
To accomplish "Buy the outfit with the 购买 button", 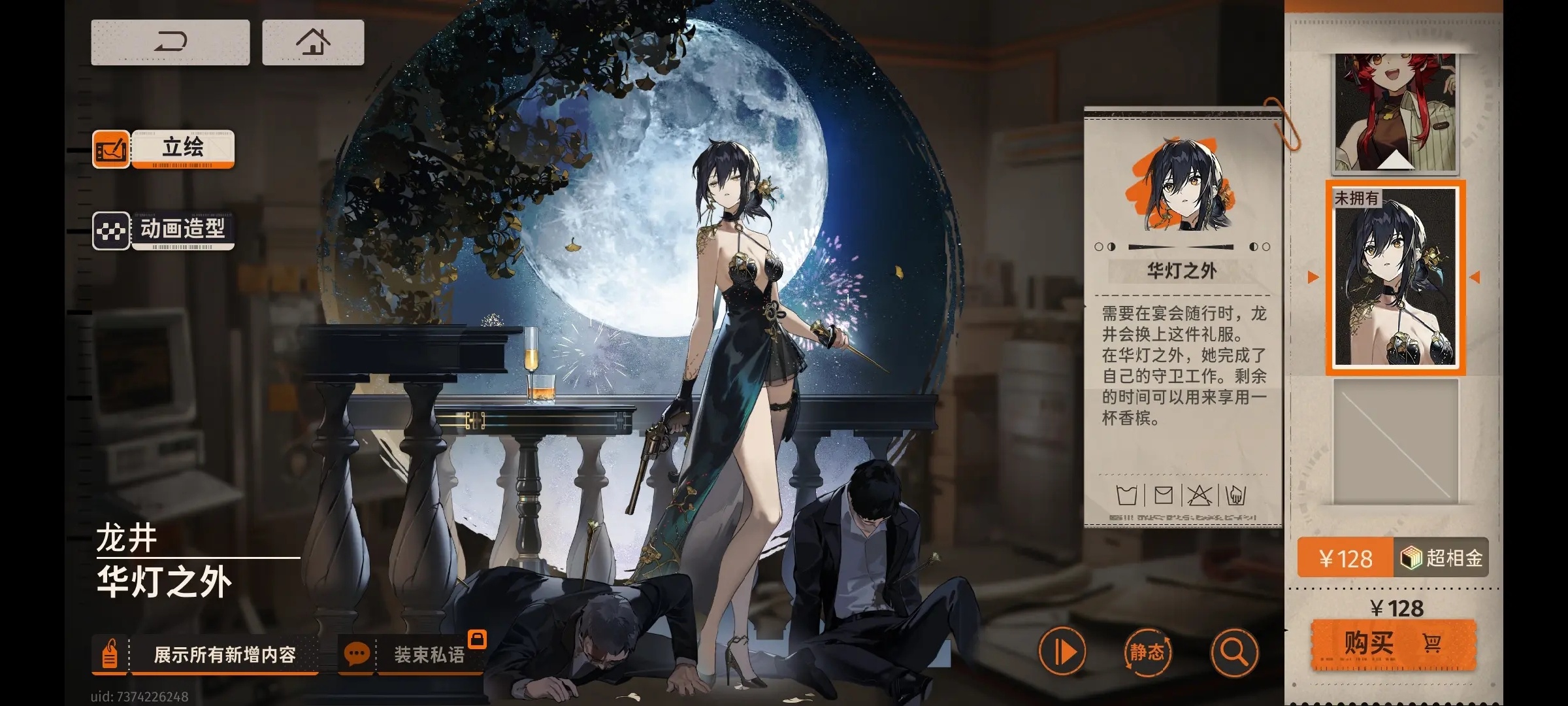I will pyautogui.click(x=1393, y=644).
